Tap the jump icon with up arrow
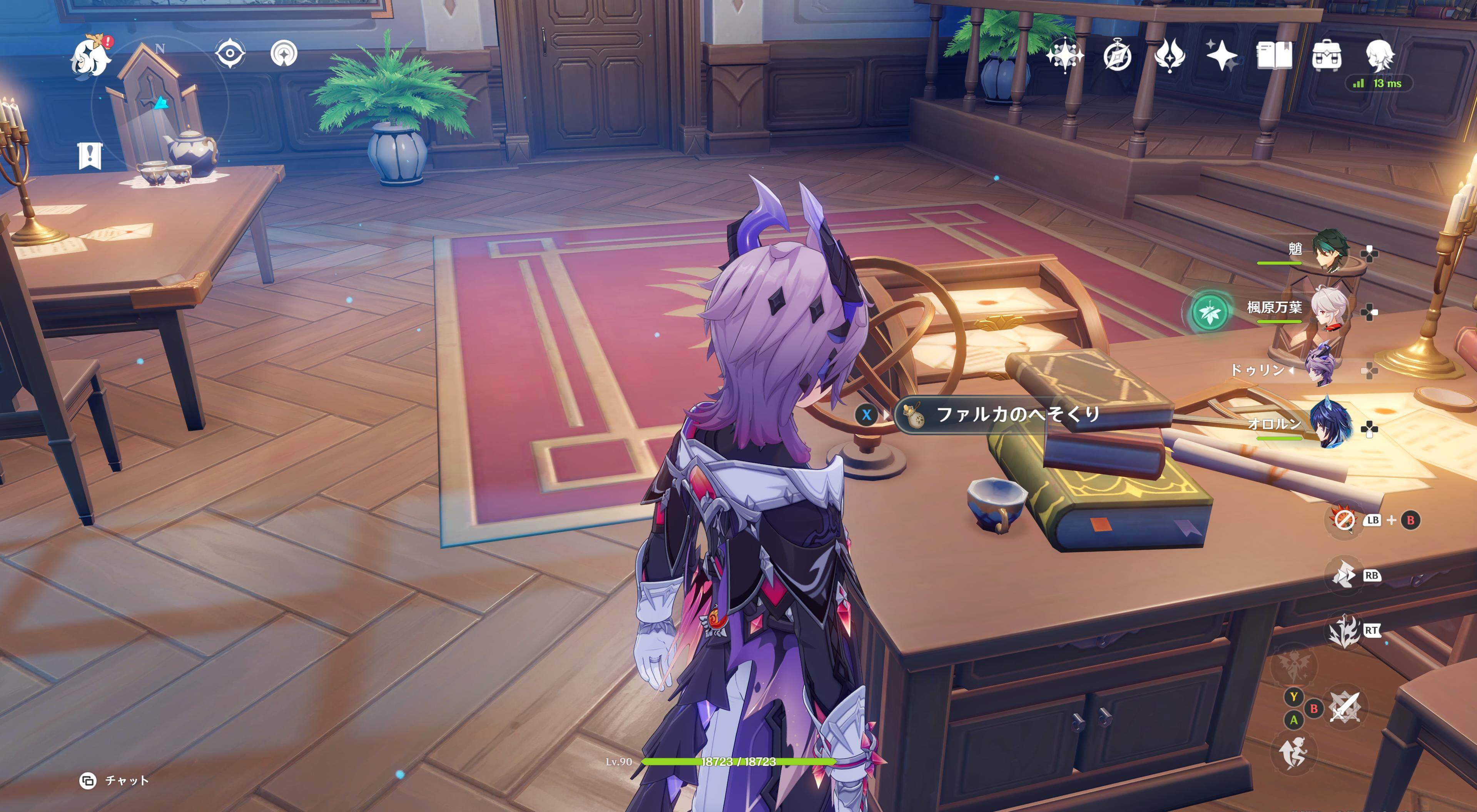This screenshot has width=1477, height=812. coord(1293,752)
